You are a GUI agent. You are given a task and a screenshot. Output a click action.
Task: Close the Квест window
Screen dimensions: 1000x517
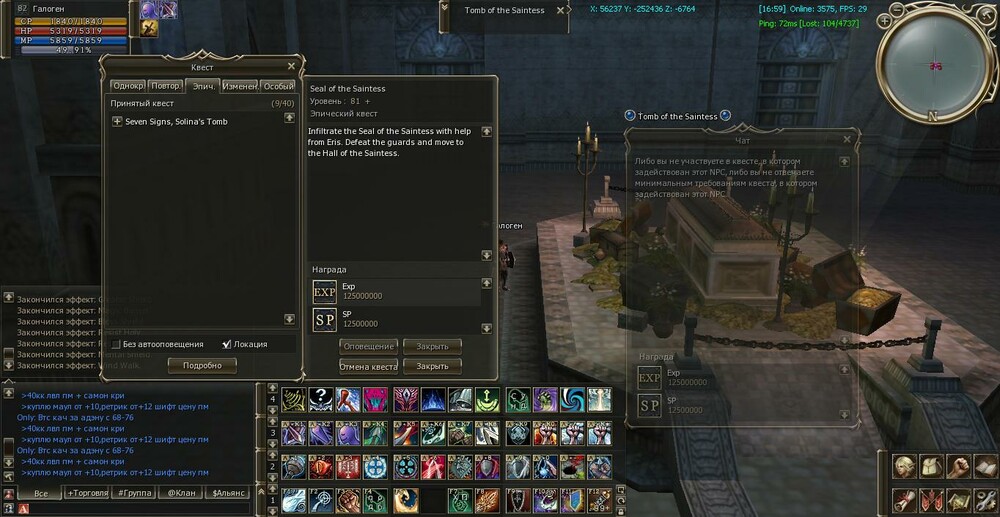click(x=291, y=66)
